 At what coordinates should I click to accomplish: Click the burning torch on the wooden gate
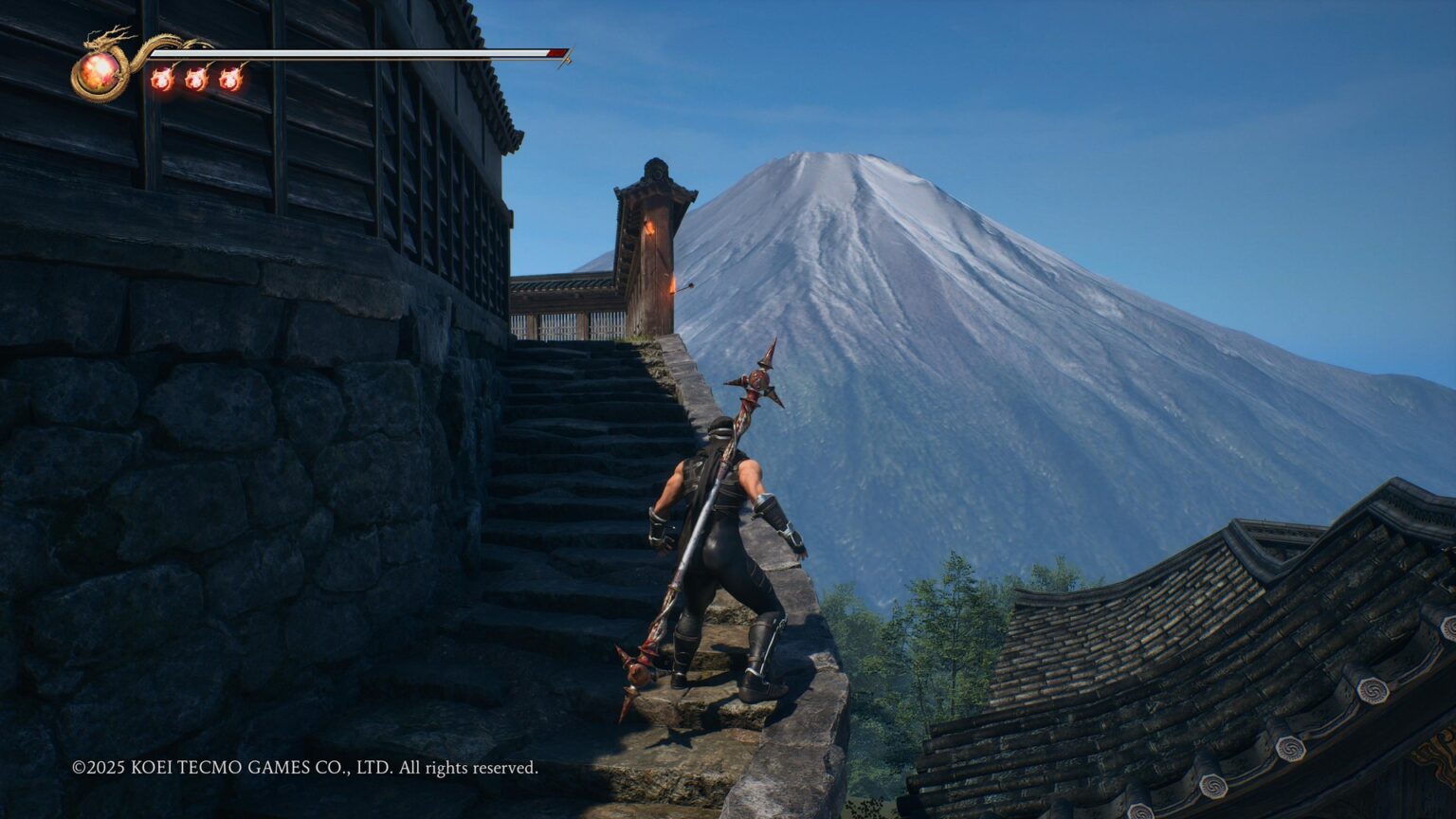click(650, 228)
